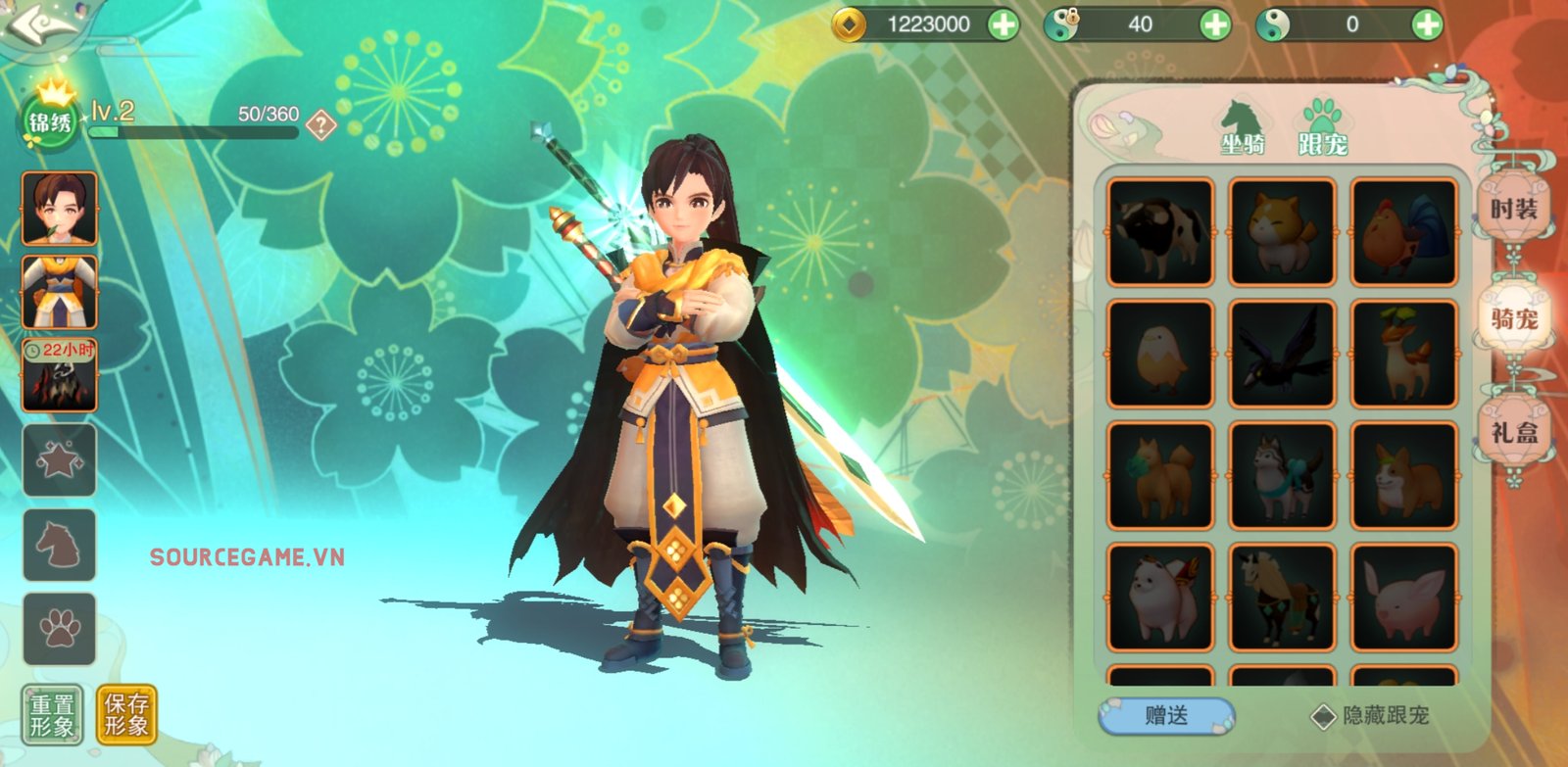Open the question mark help icon

[x=320, y=124]
